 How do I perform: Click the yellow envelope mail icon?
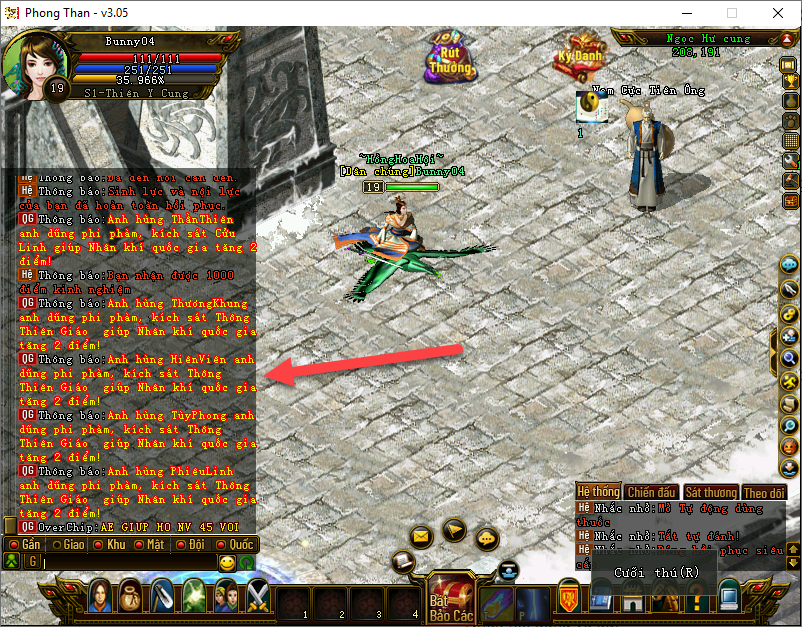coord(420,537)
